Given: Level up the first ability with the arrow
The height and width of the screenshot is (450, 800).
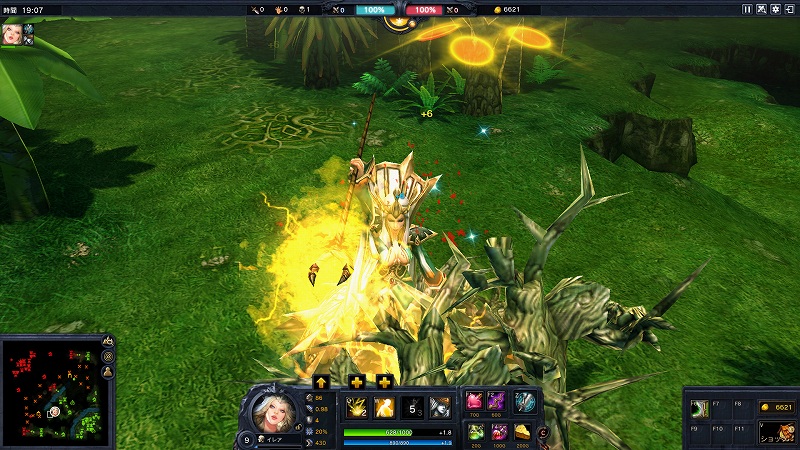Looking at the screenshot, I should click(322, 382).
